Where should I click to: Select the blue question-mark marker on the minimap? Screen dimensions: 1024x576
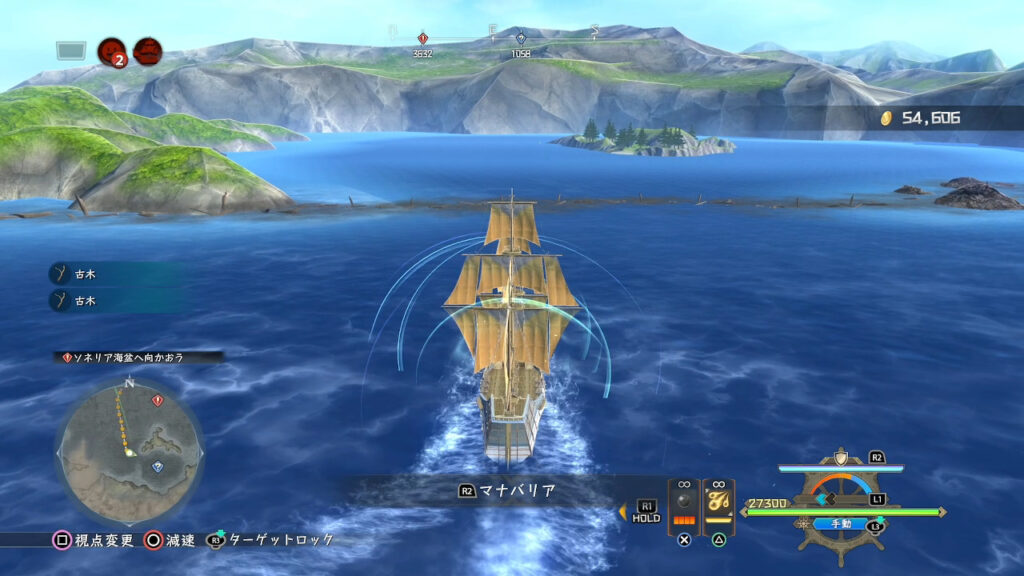(x=154, y=466)
